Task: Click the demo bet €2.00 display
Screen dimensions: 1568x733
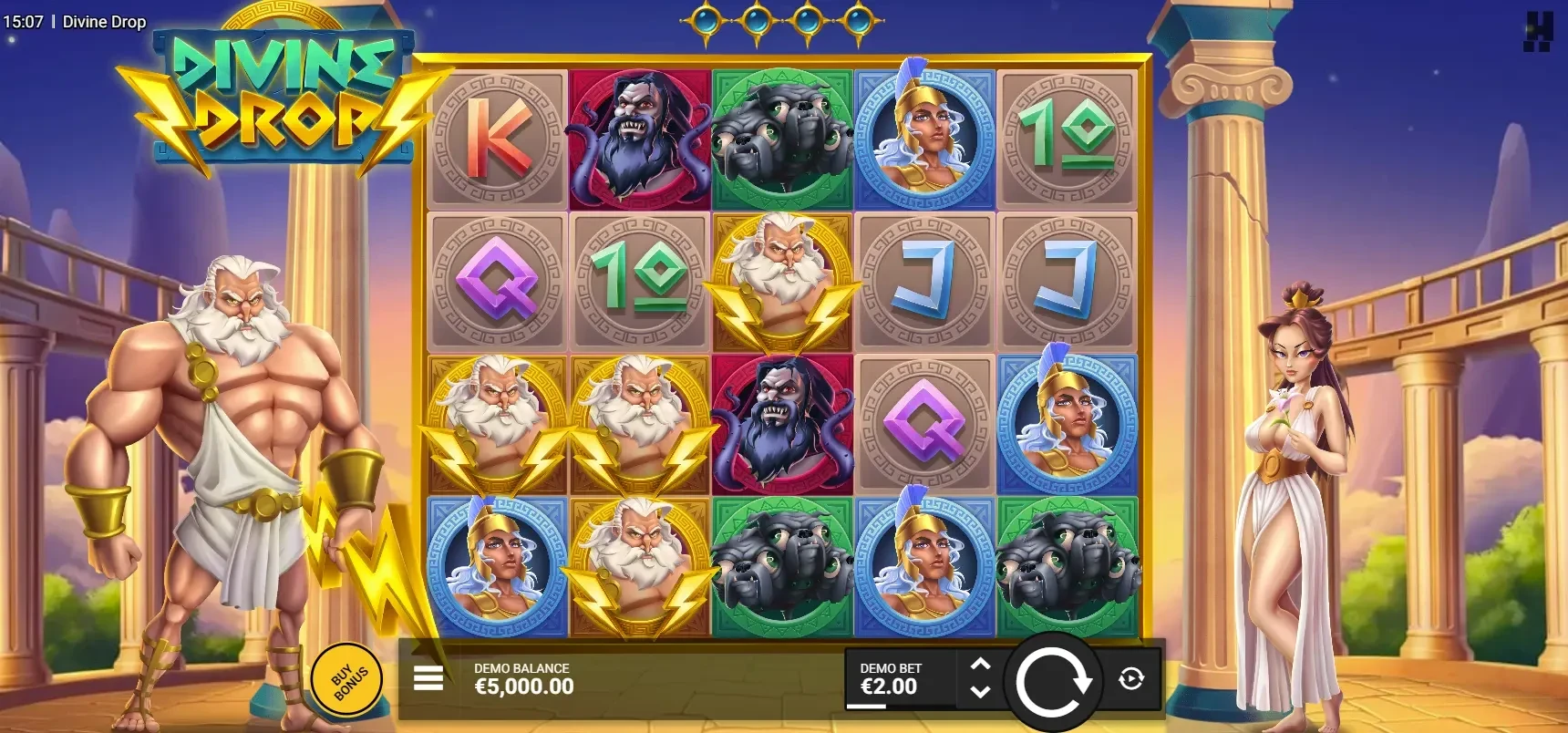Action: tap(891, 679)
